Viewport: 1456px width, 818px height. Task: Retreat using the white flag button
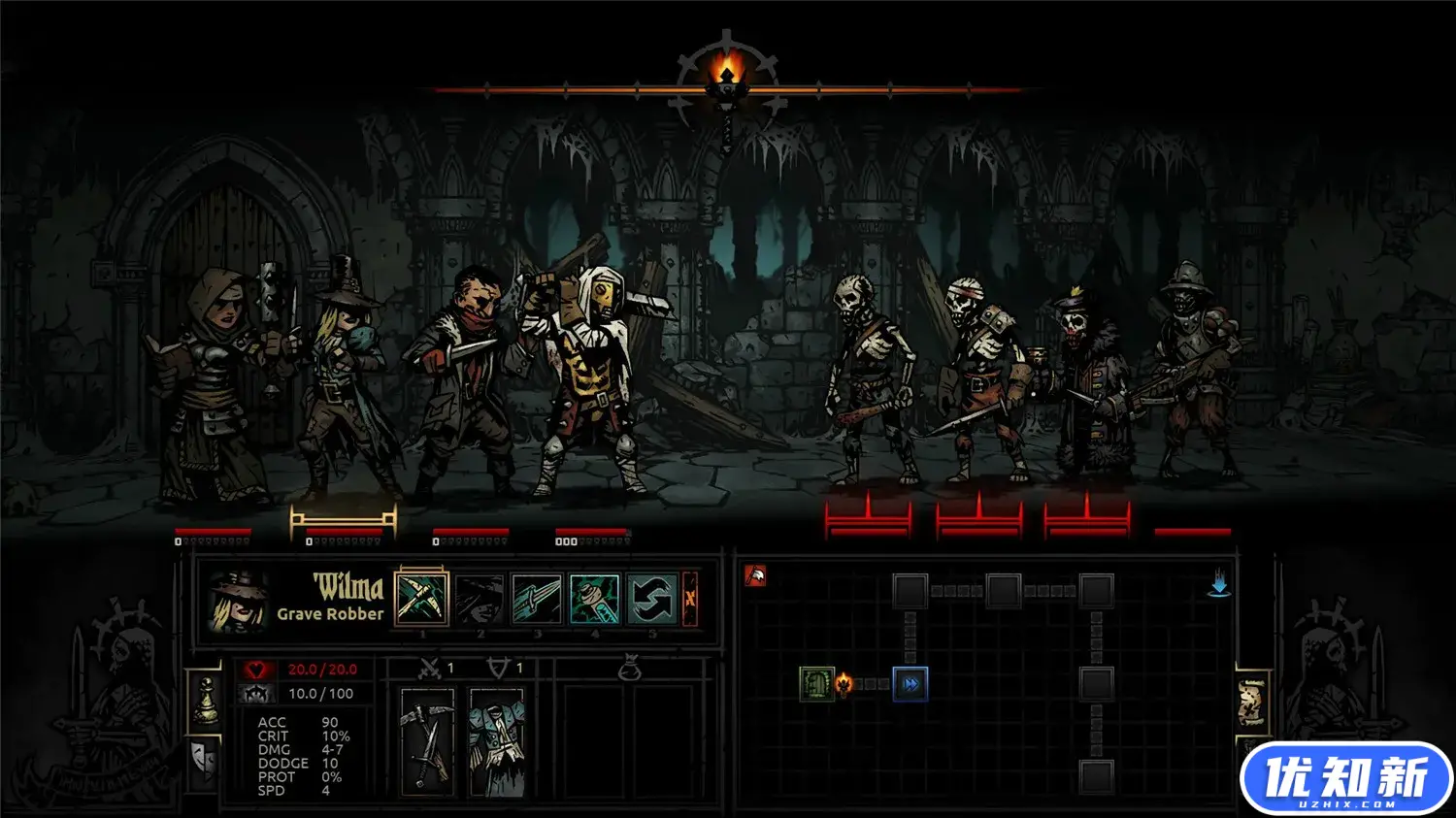pyautogui.click(x=755, y=576)
